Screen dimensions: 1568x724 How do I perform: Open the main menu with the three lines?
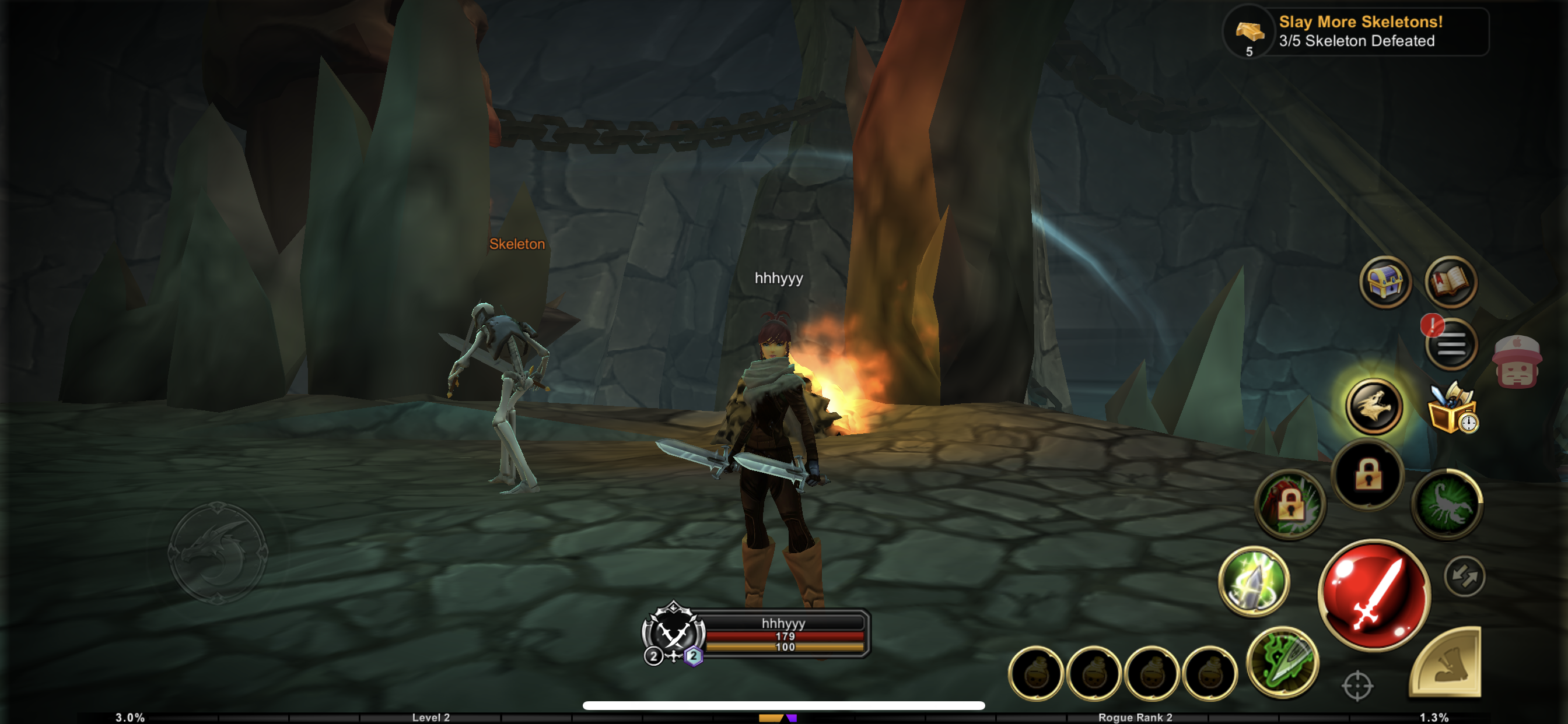pos(1451,346)
